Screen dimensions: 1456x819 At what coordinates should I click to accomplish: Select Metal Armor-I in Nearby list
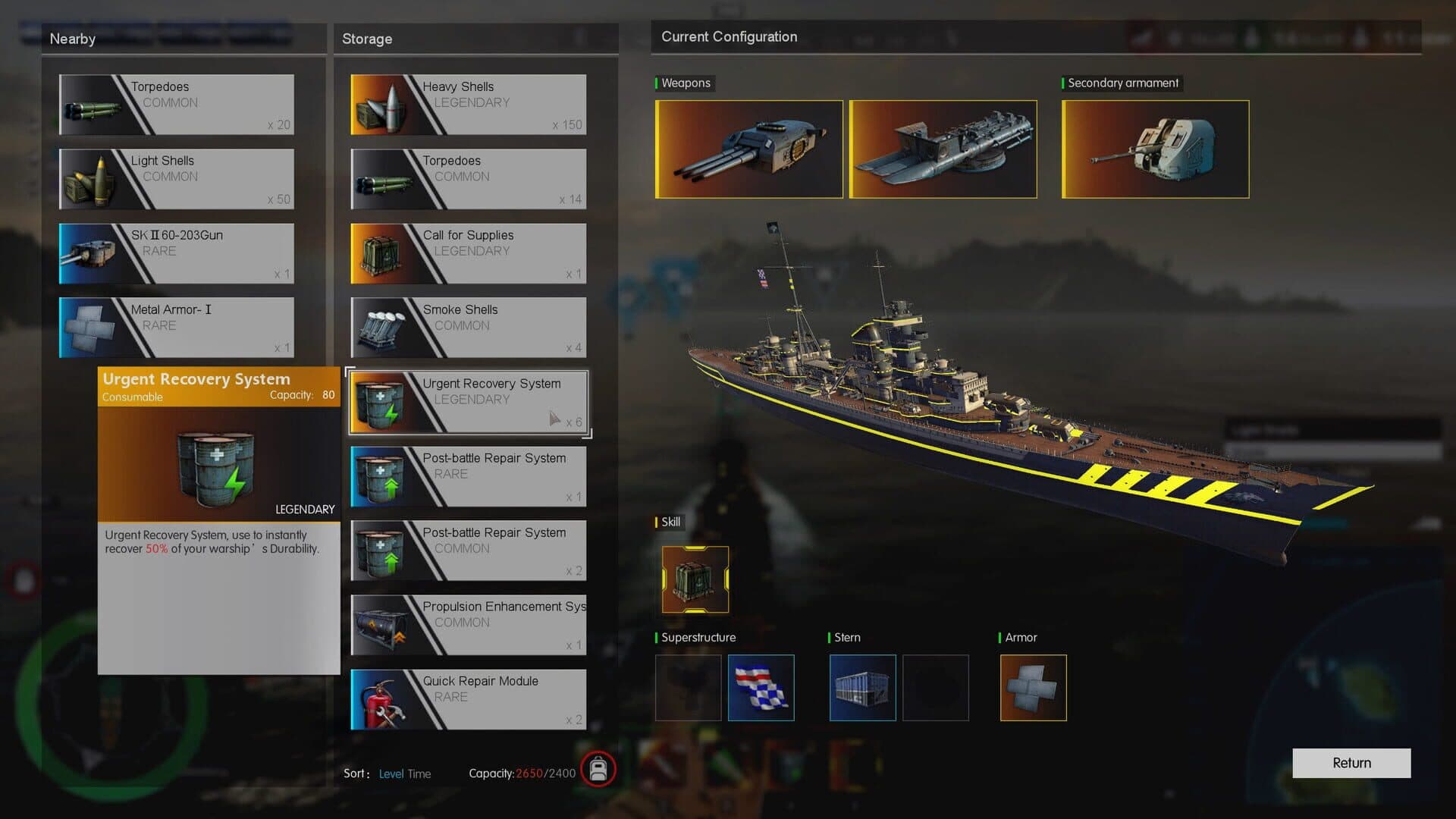click(x=177, y=328)
